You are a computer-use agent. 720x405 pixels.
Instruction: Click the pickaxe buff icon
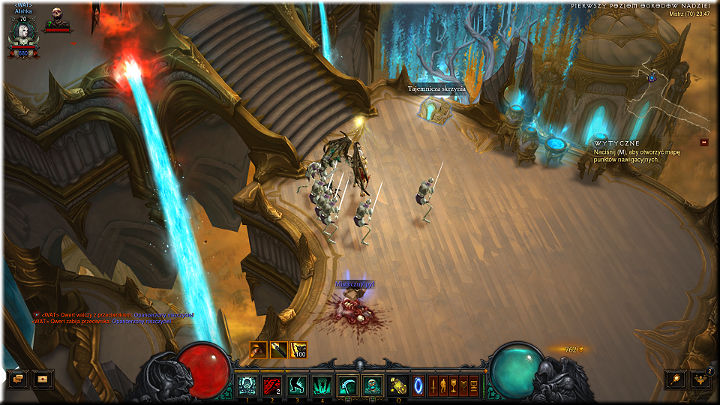tap(260, 349)
